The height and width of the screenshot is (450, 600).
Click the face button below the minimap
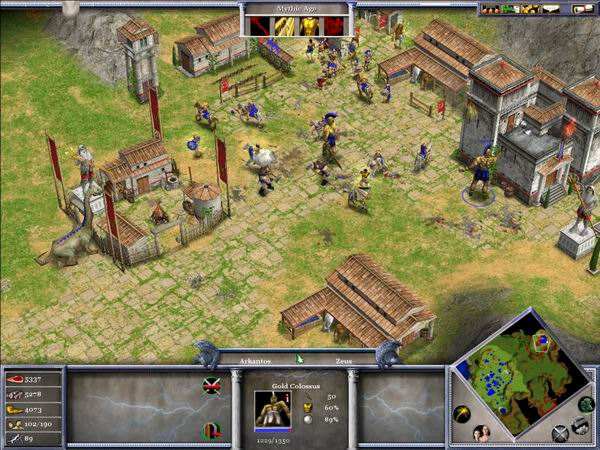(483, 432)
